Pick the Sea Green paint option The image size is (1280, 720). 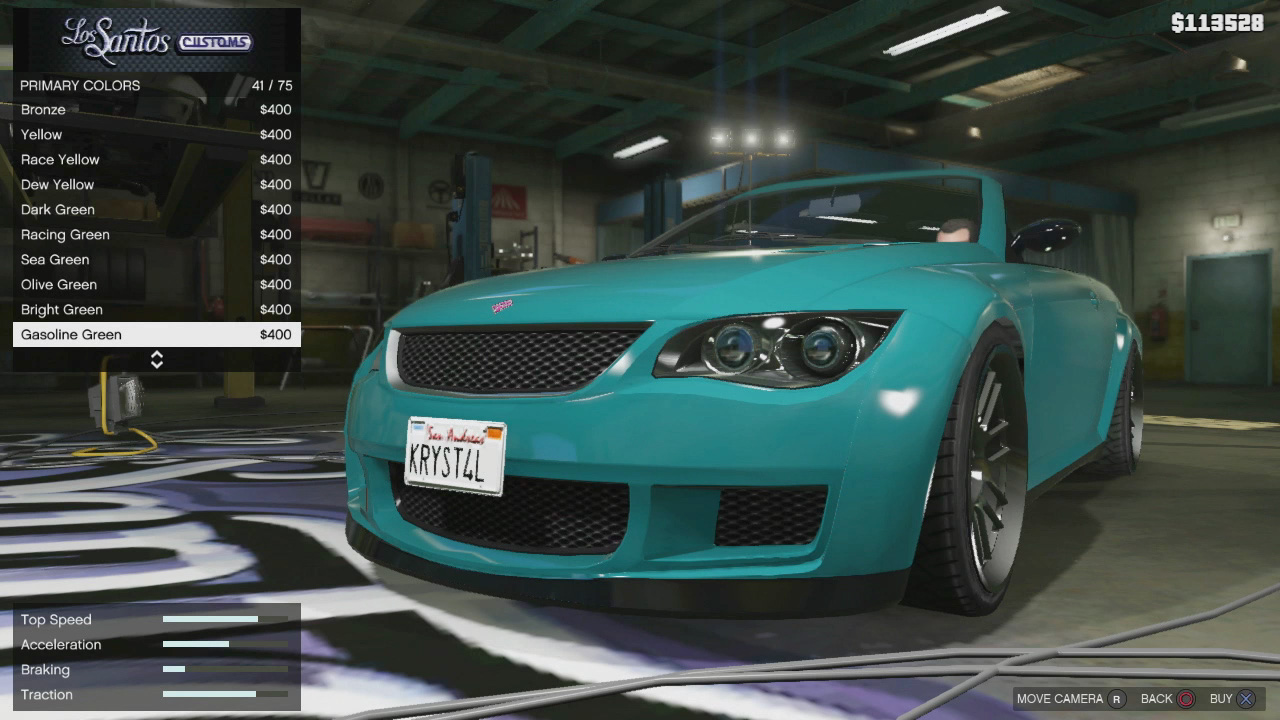[156, 260]
